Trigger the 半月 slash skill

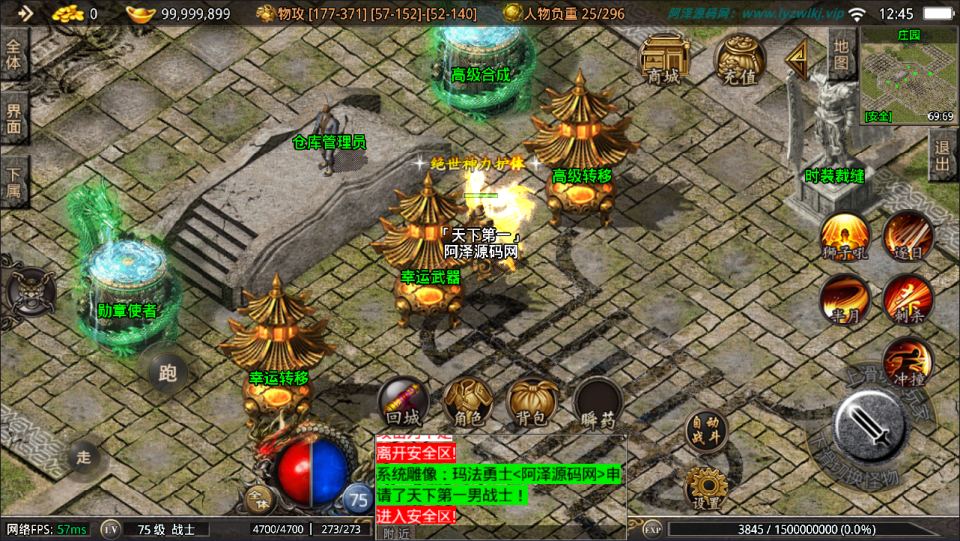(x=845, y=300)
